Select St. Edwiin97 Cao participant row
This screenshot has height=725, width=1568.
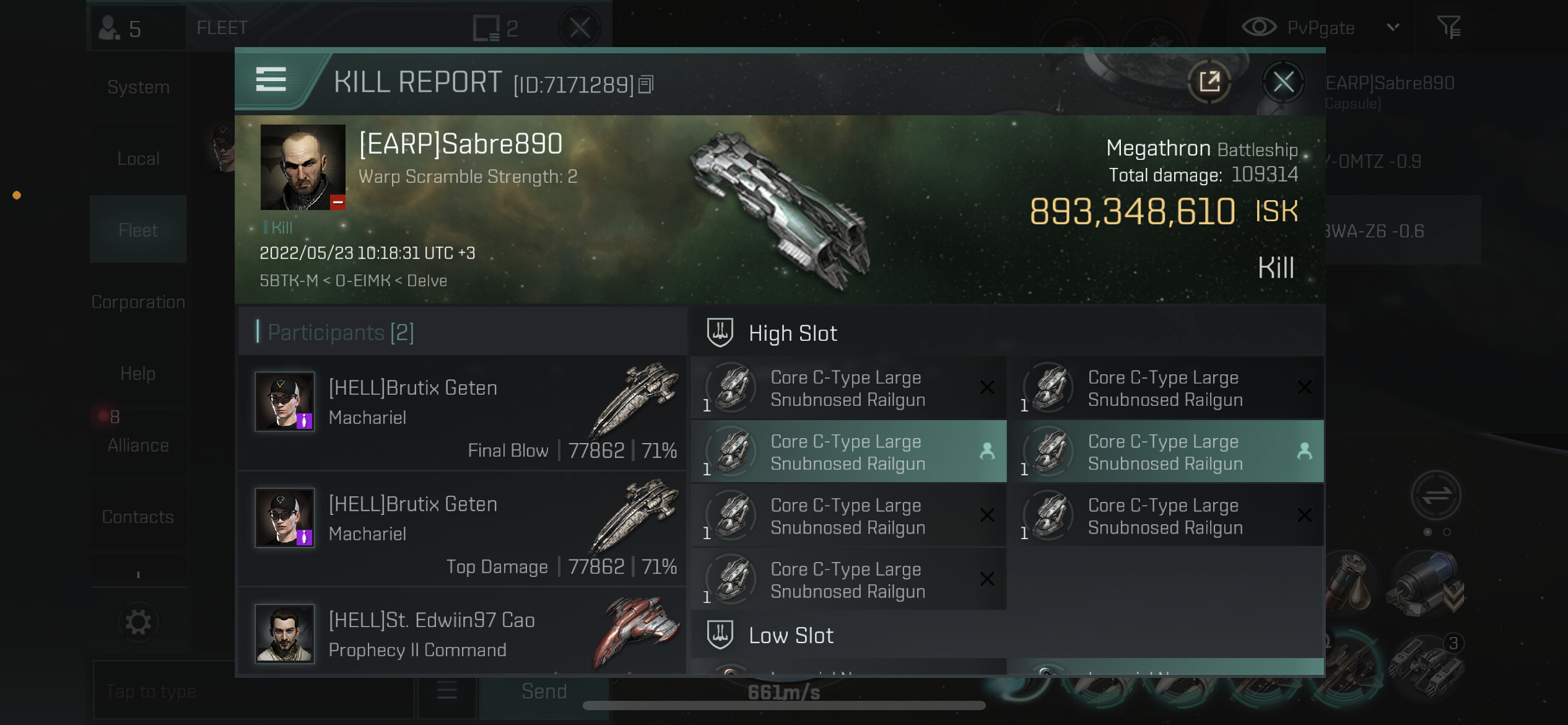pyautogui.click(x=462, y=633)
